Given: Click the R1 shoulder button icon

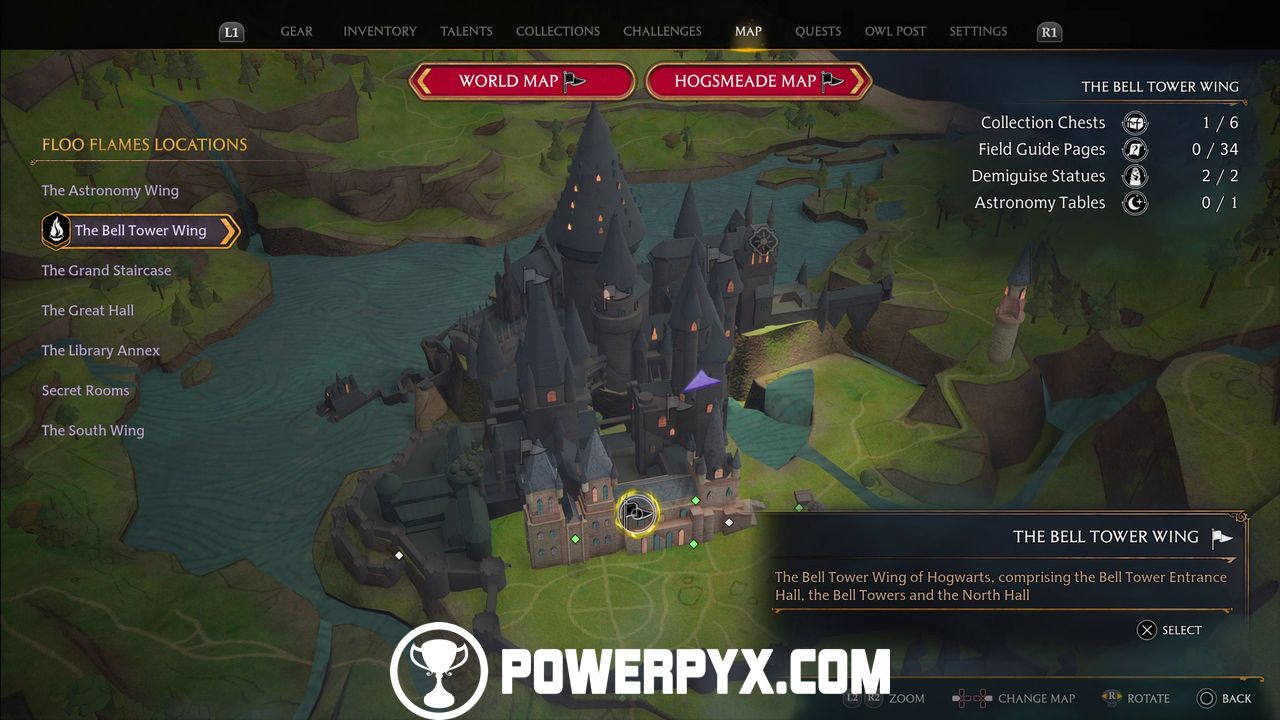Looking at the screenshot, I should (1049, 31).
